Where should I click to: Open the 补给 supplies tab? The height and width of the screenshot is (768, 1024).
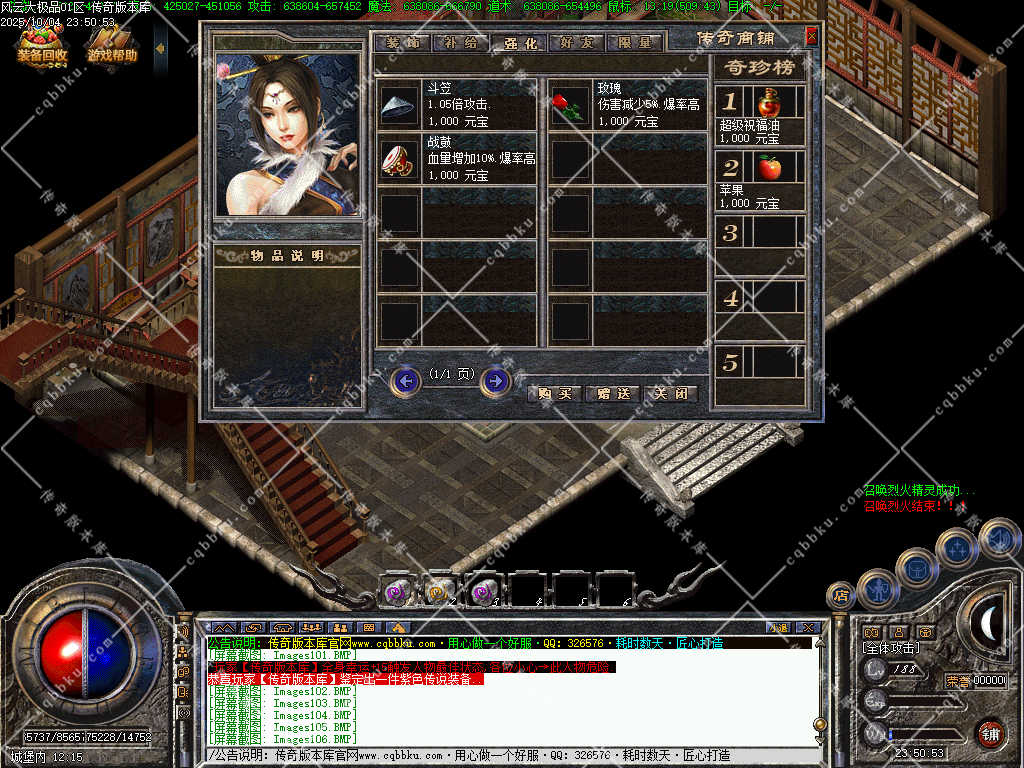click(x=461, y=43)
